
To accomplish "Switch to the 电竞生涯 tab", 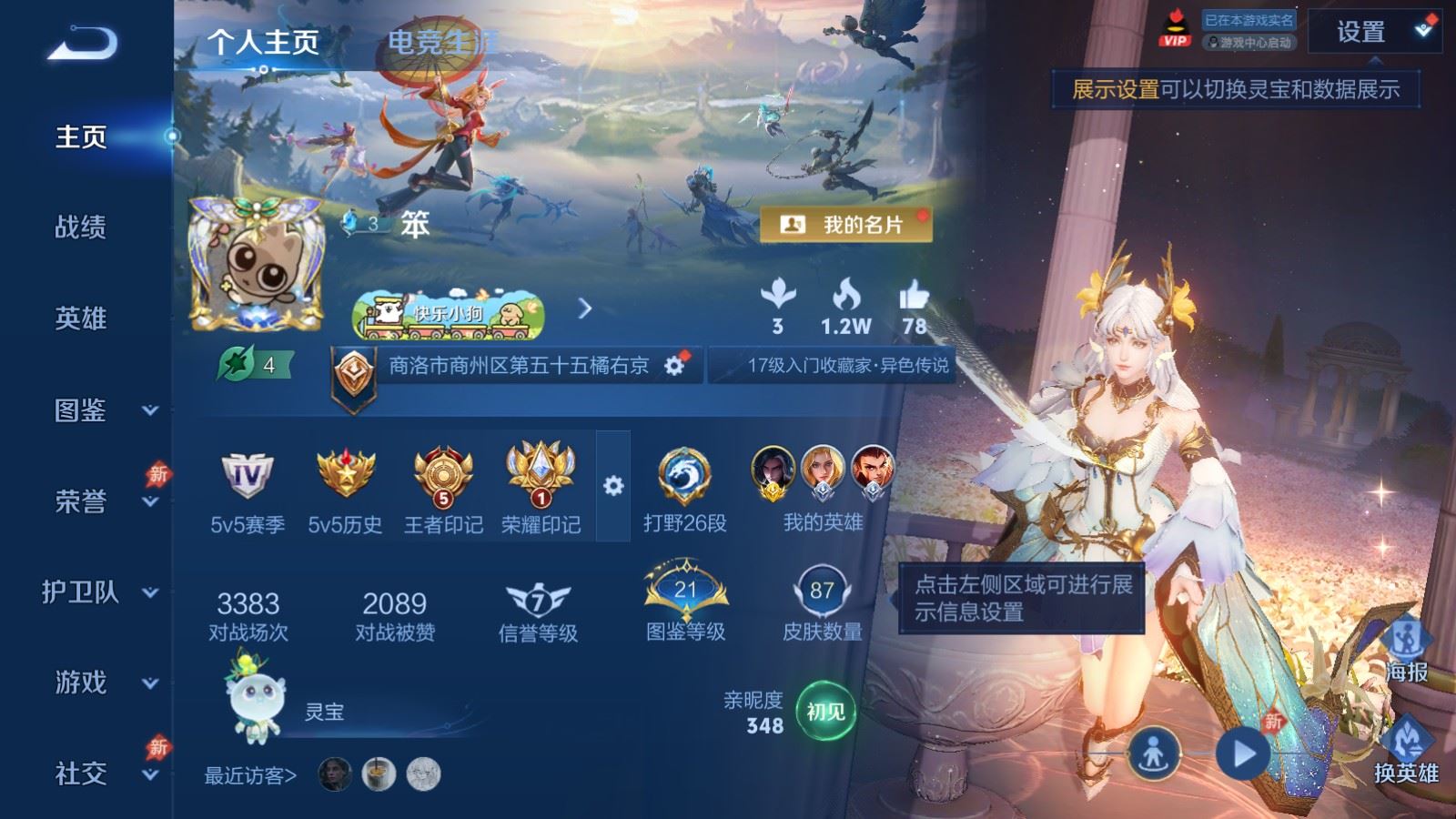I will 442,42.
